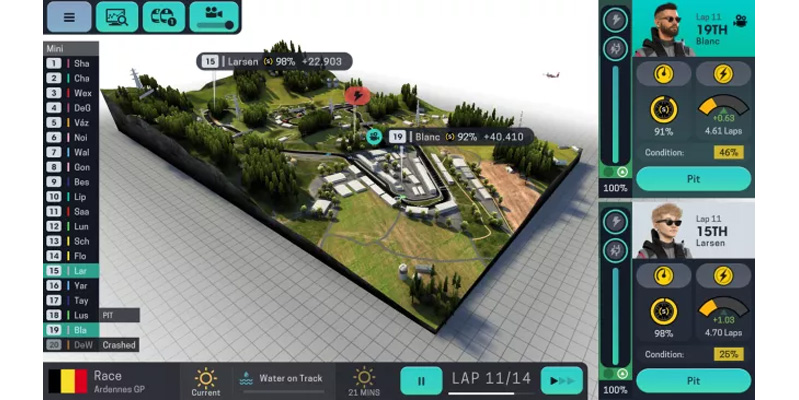The height and width of the screenshot is (400, 799).
Task: Open the race data analysis view
Action: 117,17
